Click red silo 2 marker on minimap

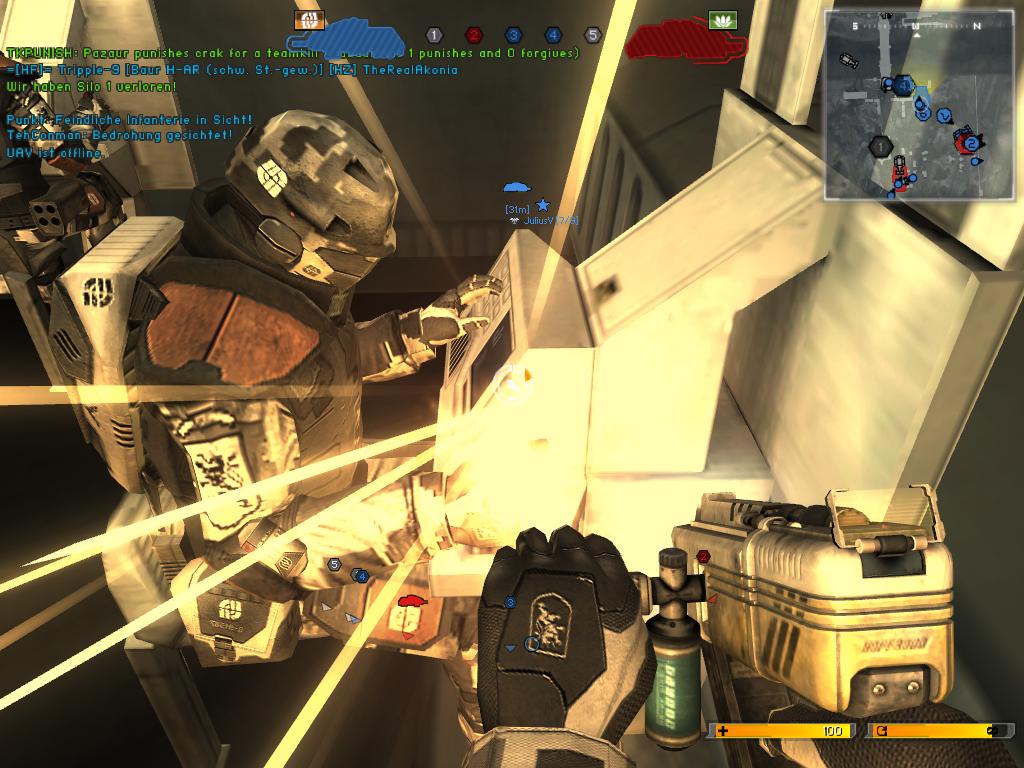[x=970, y=144]
